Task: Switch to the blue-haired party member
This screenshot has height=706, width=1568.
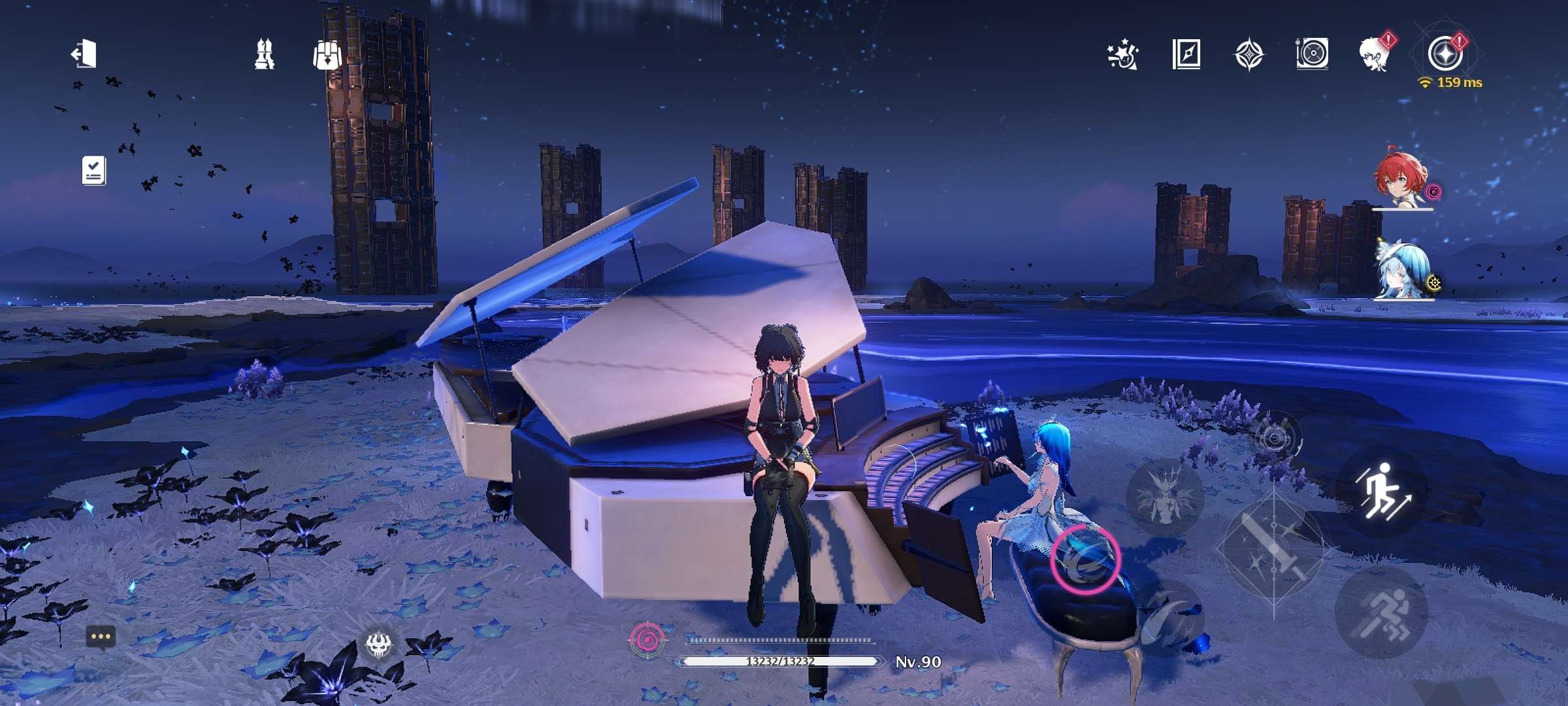Action: point(1402,272)
